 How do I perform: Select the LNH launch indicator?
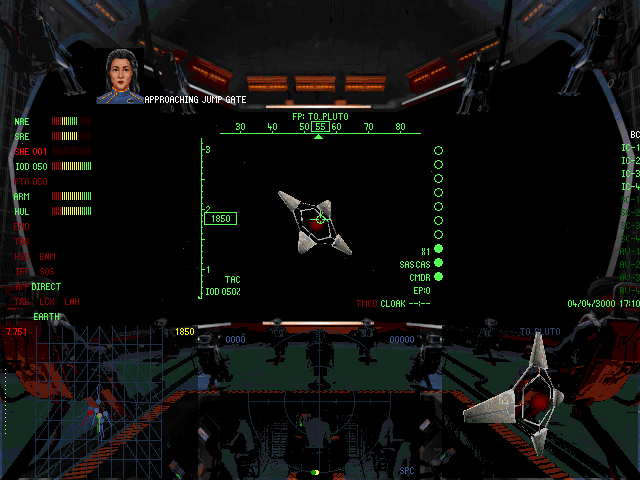click(x=72, y=301)
